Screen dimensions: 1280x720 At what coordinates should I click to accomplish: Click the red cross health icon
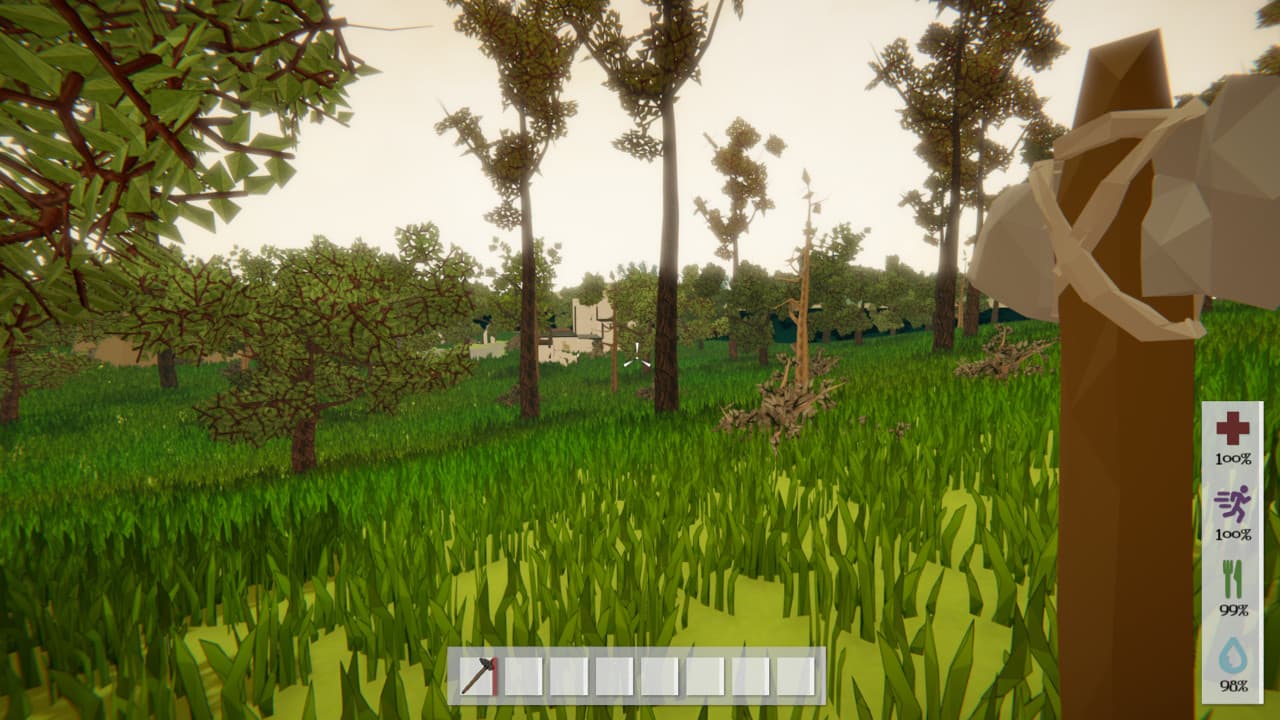(1232, 429)
